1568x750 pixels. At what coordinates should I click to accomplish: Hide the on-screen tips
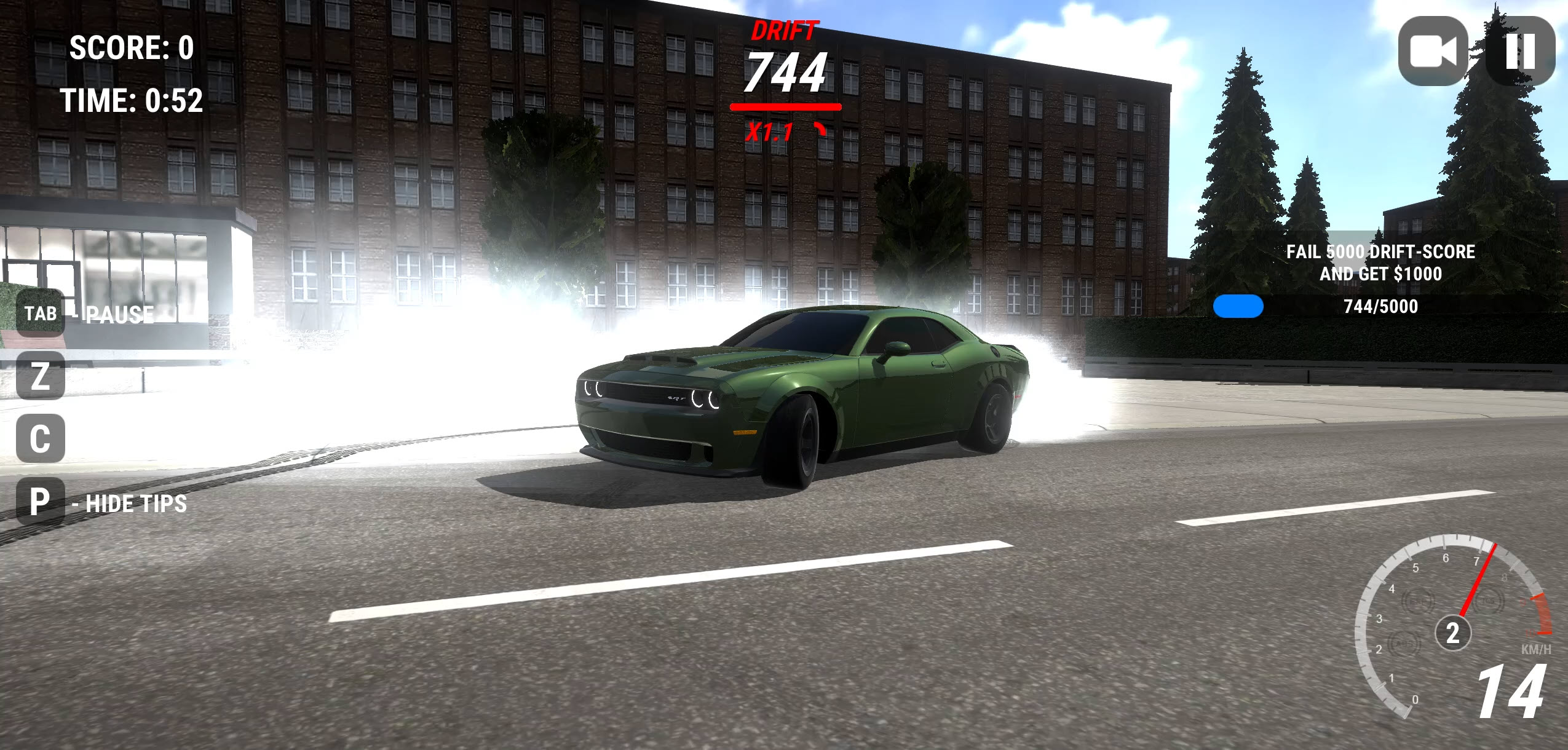[x=129, y=504]
